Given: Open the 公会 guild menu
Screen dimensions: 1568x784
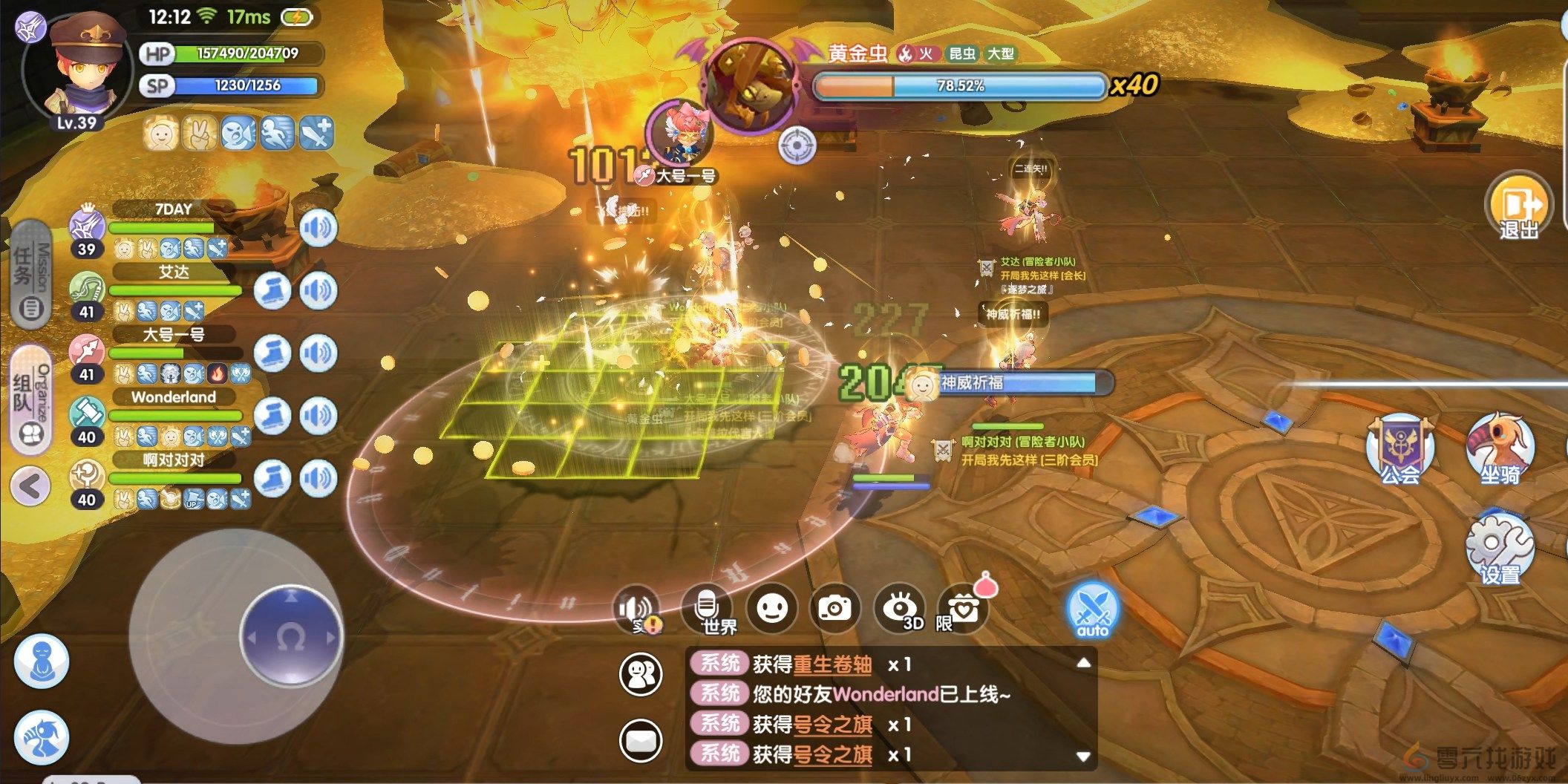Looking at the screenshot, I should [x=1400, y=451].
